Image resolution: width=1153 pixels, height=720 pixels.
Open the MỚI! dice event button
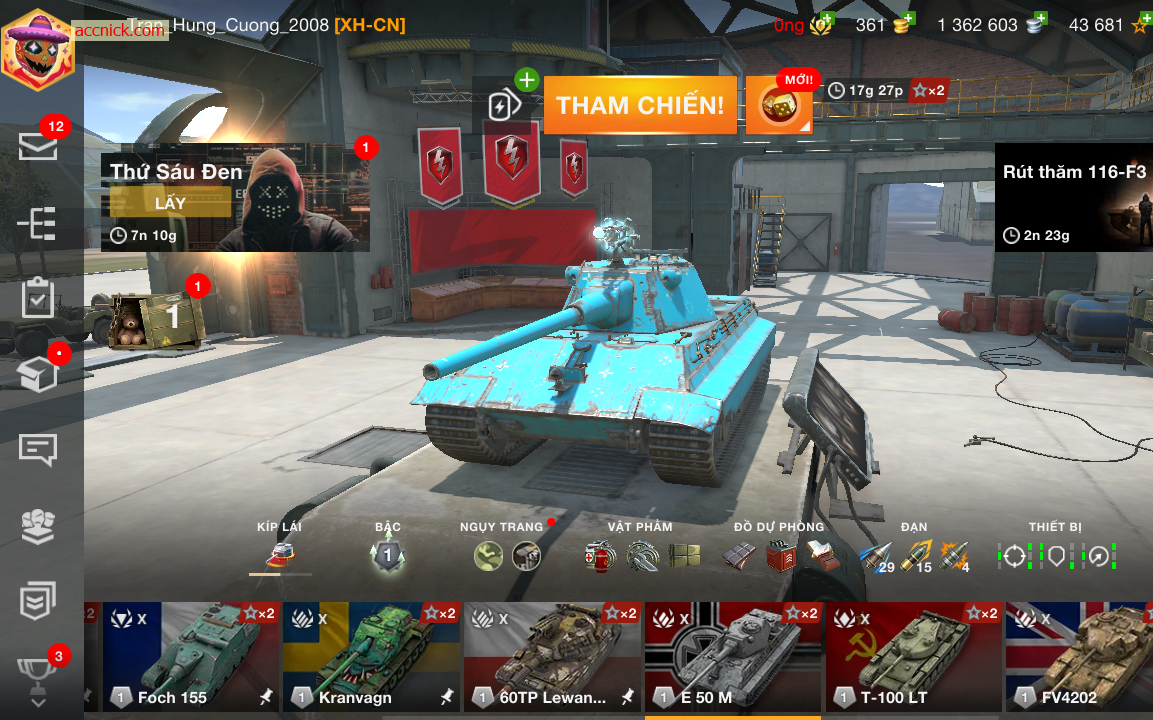click(x=779, y=106)
